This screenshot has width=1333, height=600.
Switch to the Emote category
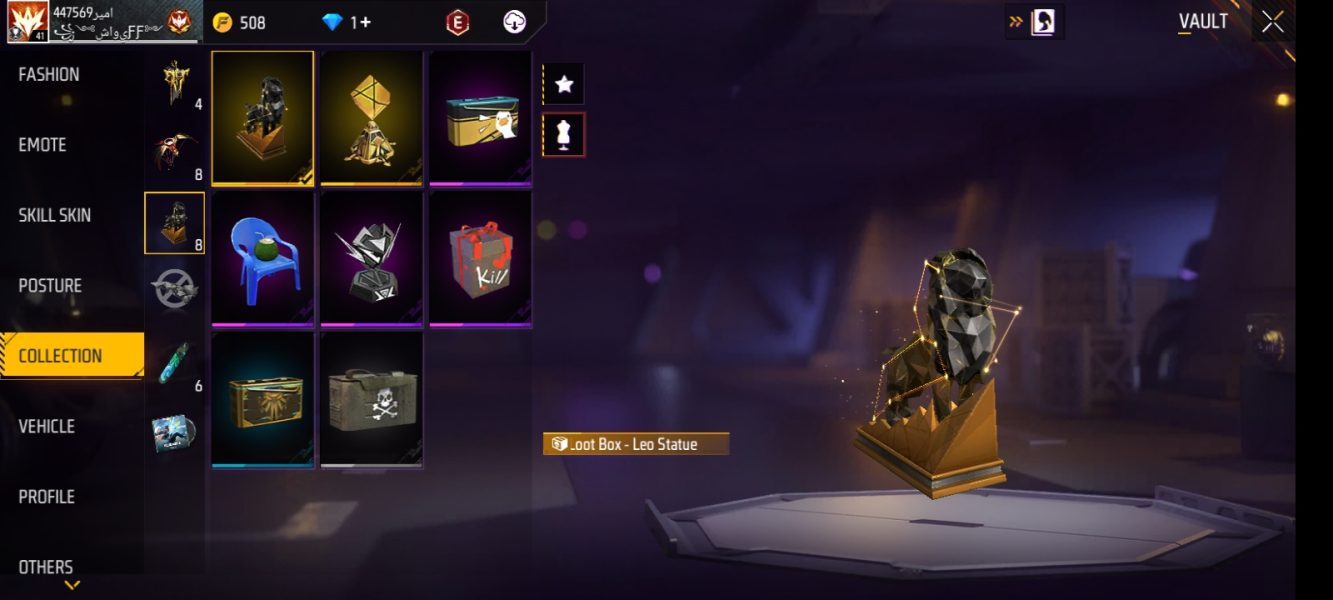click(43, 145)
